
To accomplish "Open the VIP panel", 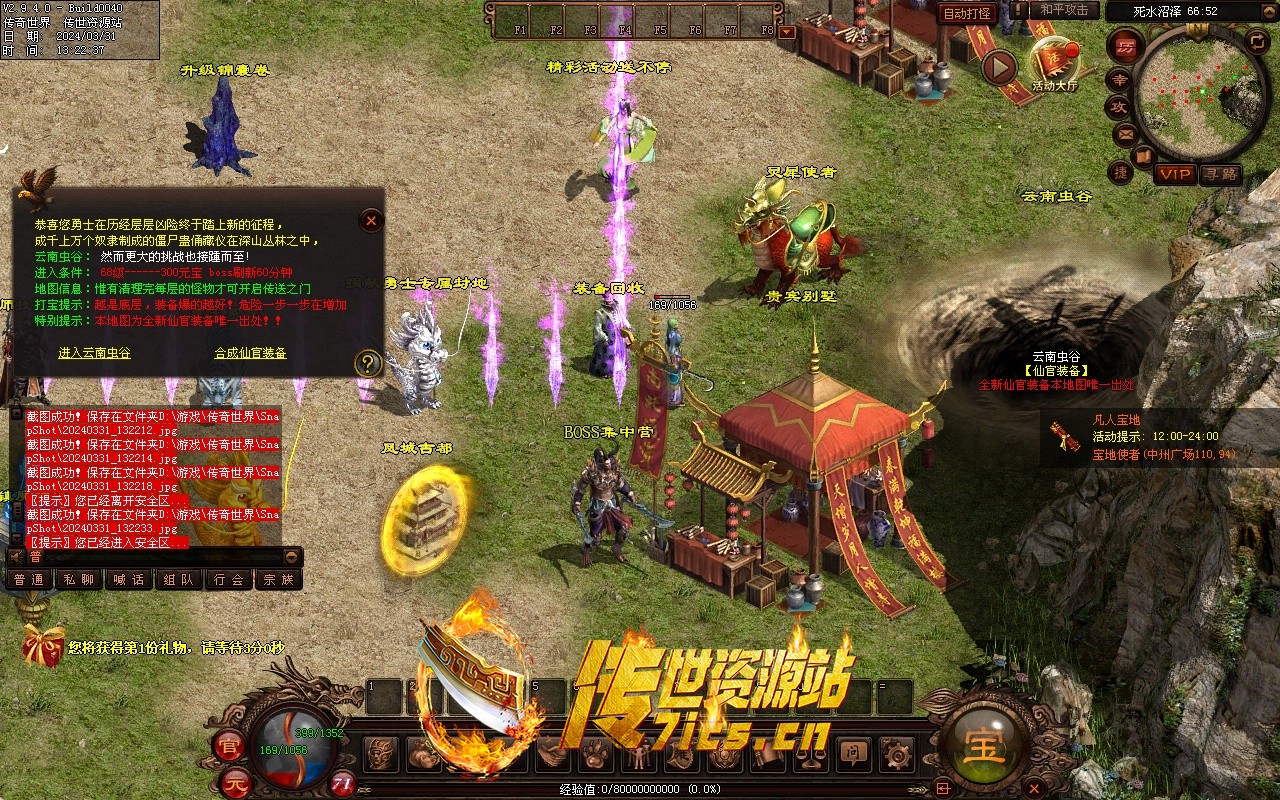I will [x=1175, y=174].
